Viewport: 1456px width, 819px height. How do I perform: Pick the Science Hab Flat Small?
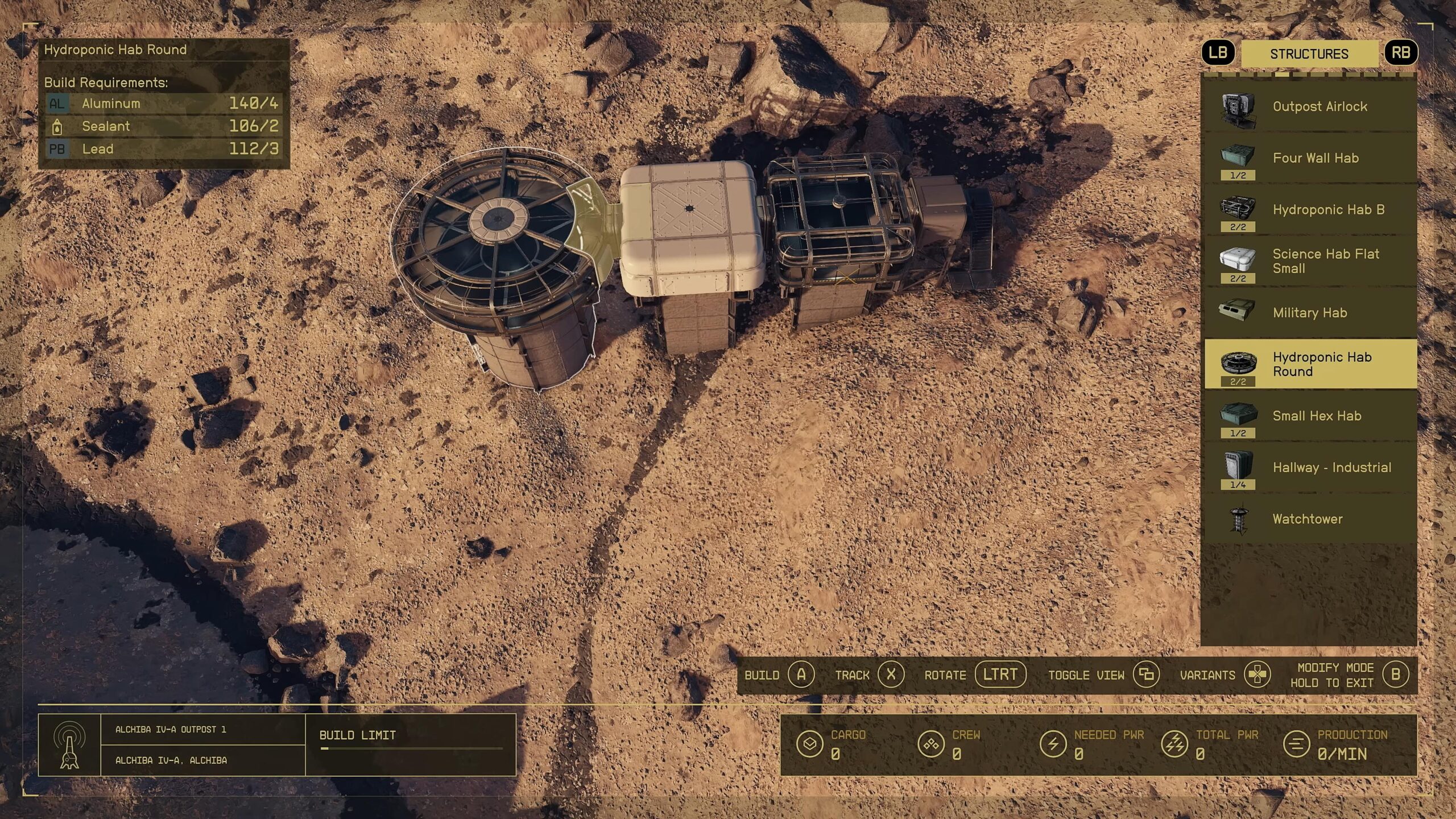click(x=1310, y=261)
